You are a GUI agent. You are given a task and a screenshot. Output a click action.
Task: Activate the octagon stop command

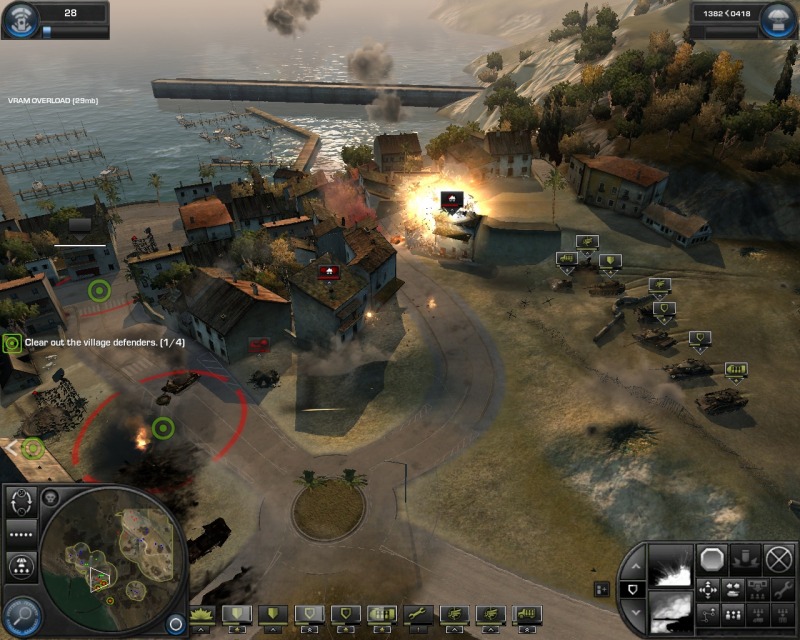(712, 558)
